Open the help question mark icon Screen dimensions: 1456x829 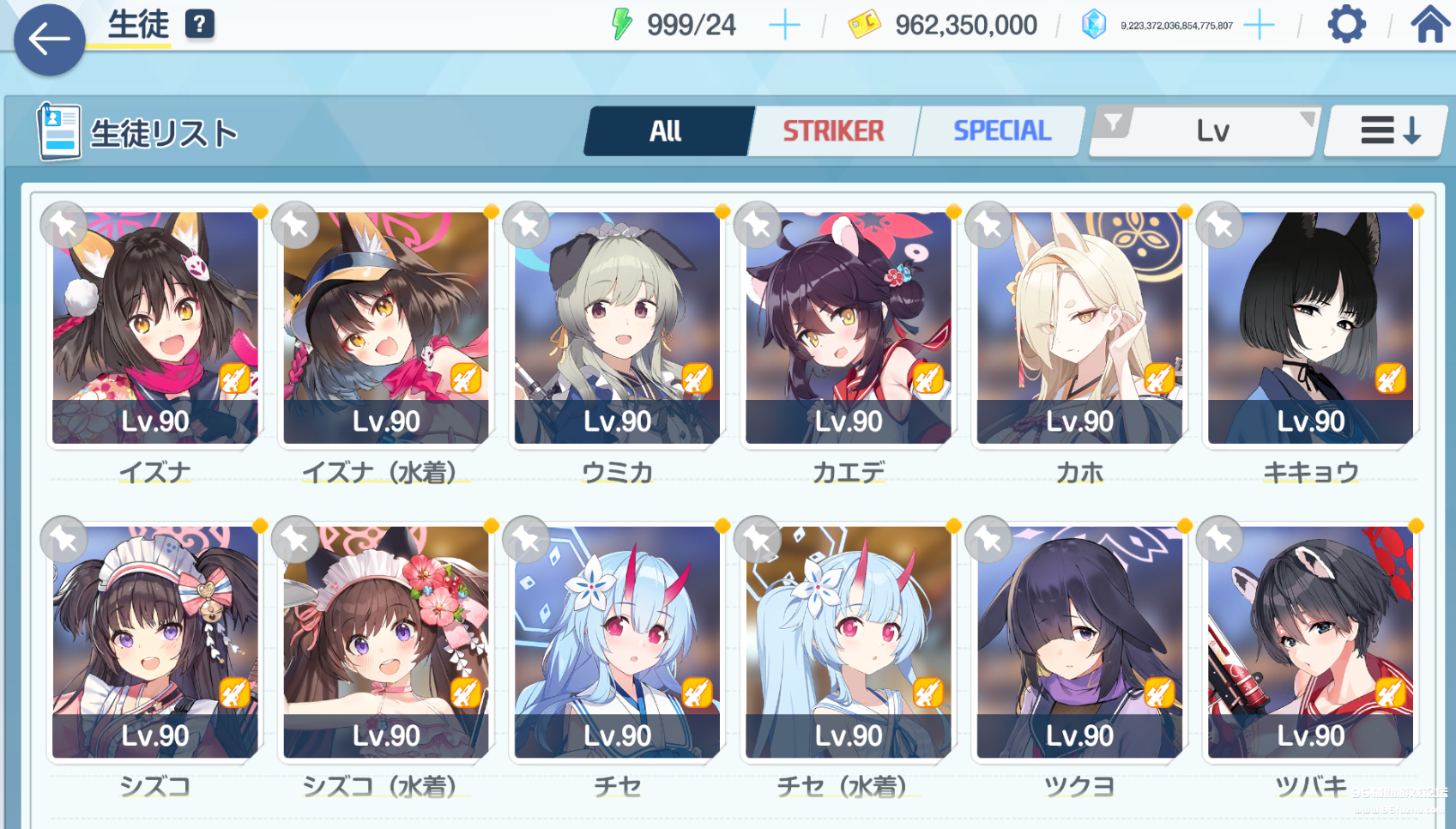(x=199, y=24)
